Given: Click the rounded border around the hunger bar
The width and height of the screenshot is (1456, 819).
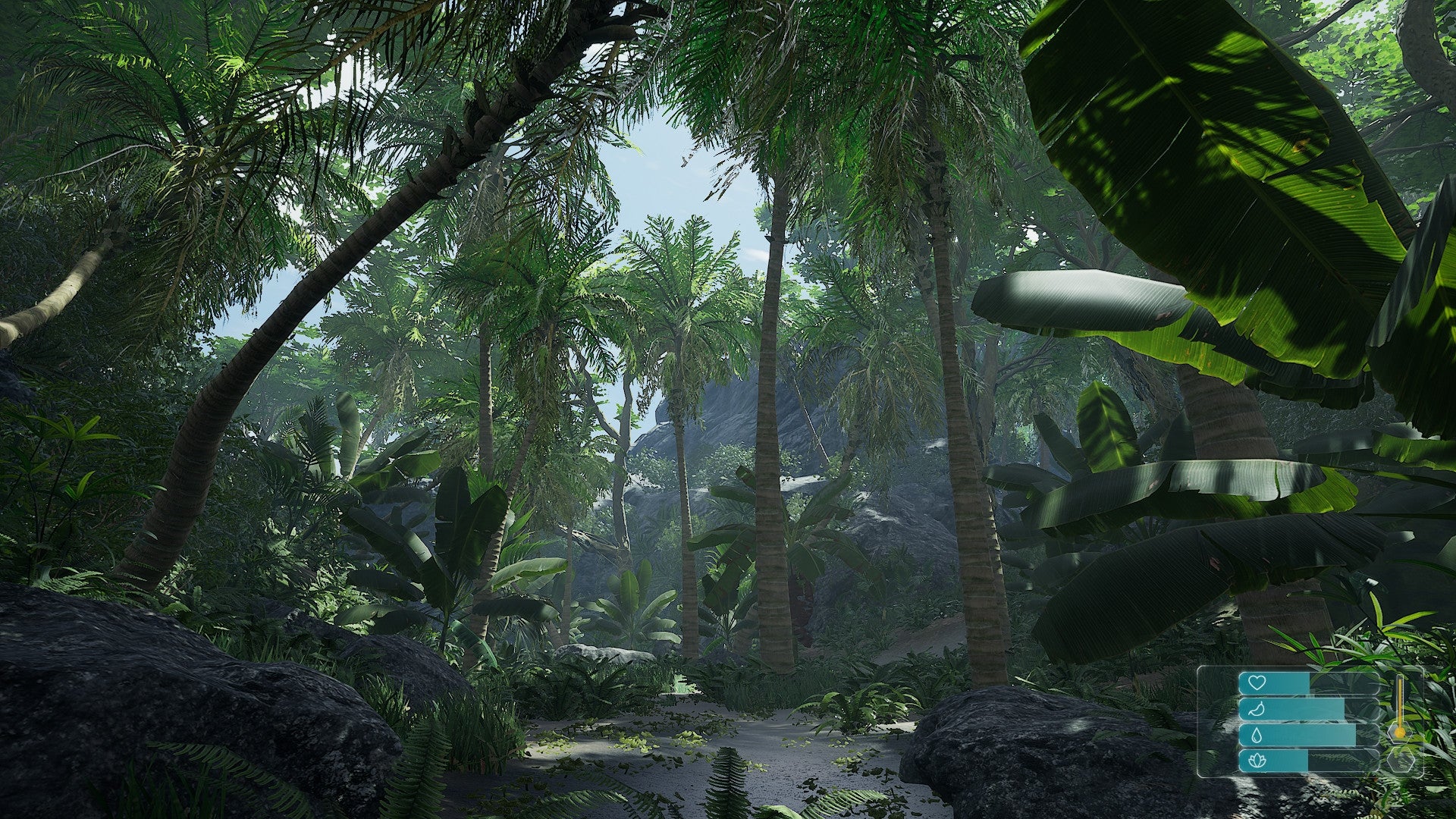Looking at the screenshot, I should [1241, 709].
